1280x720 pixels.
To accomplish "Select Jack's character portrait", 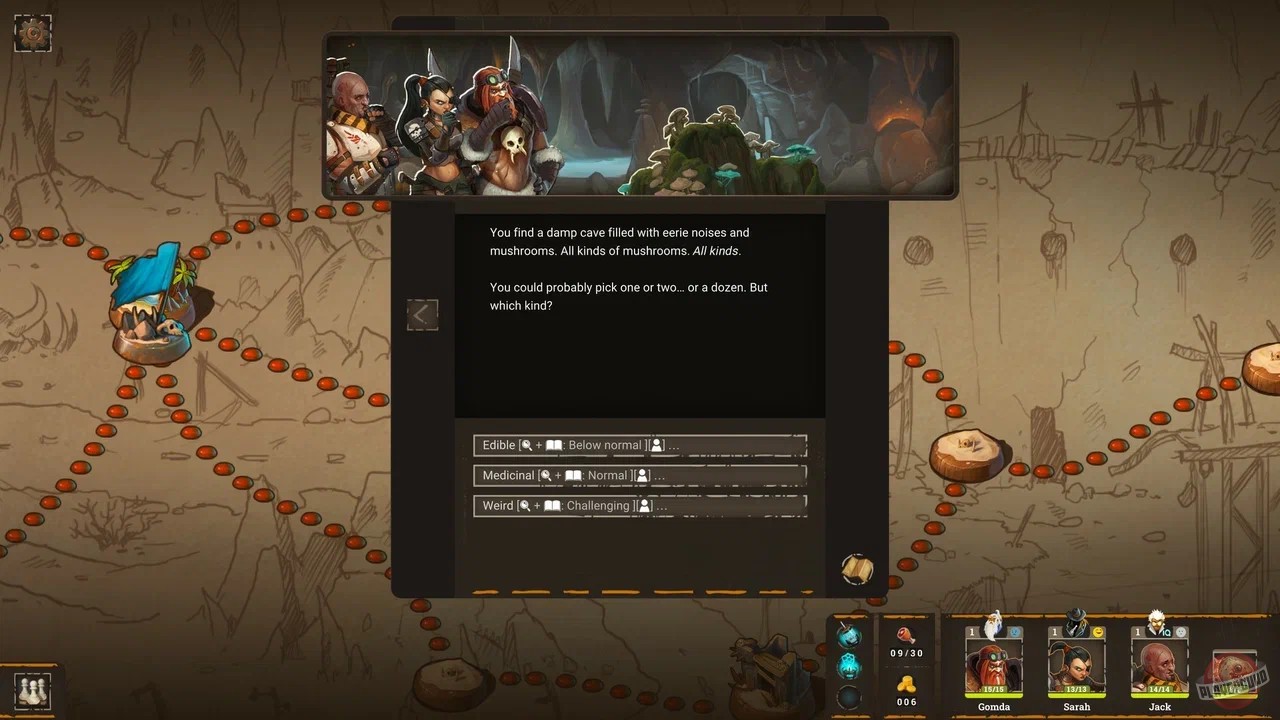I will tap(1159, 665).
